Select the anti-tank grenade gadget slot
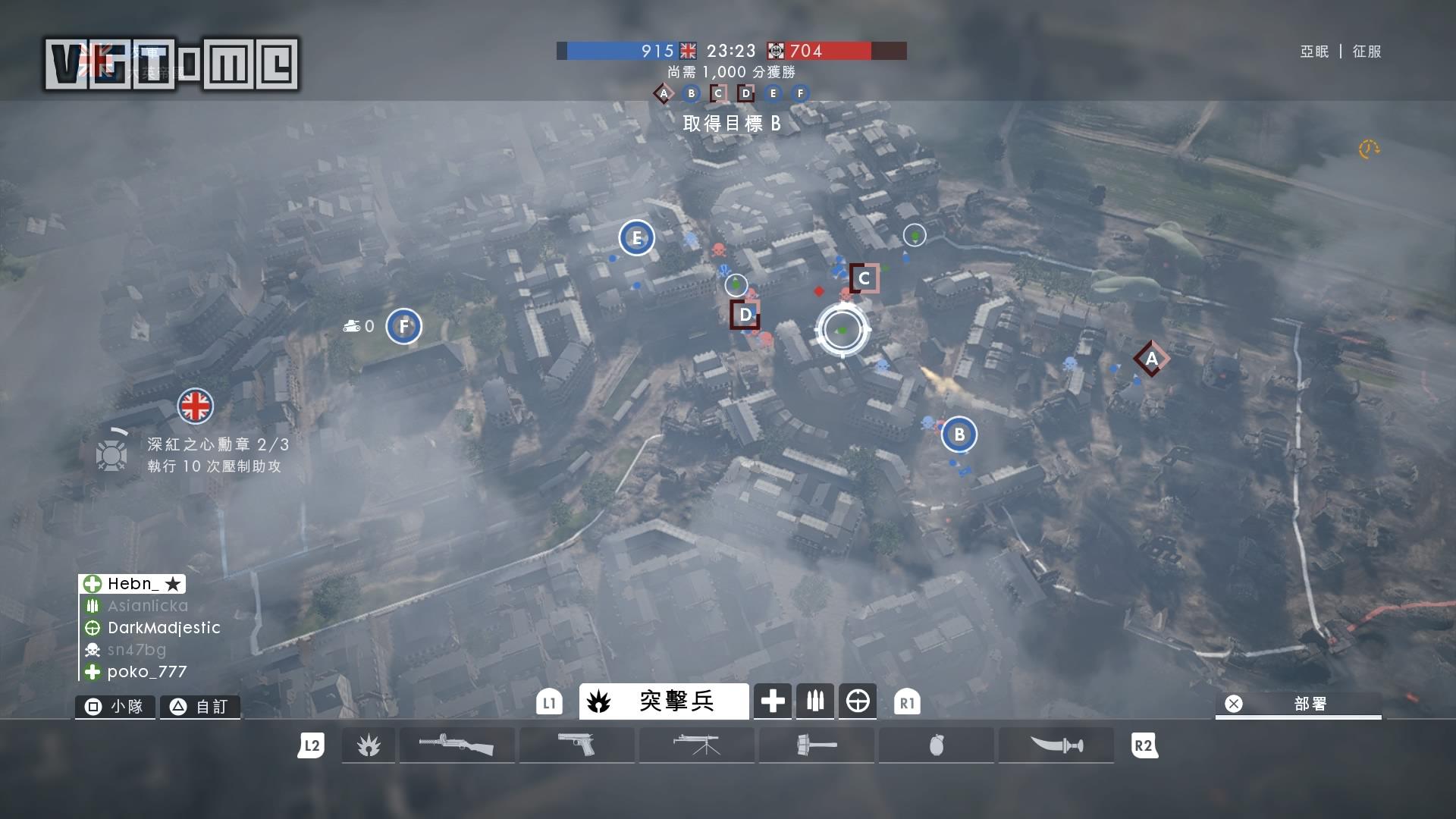 pyautogui.click(x=816, y=745)
